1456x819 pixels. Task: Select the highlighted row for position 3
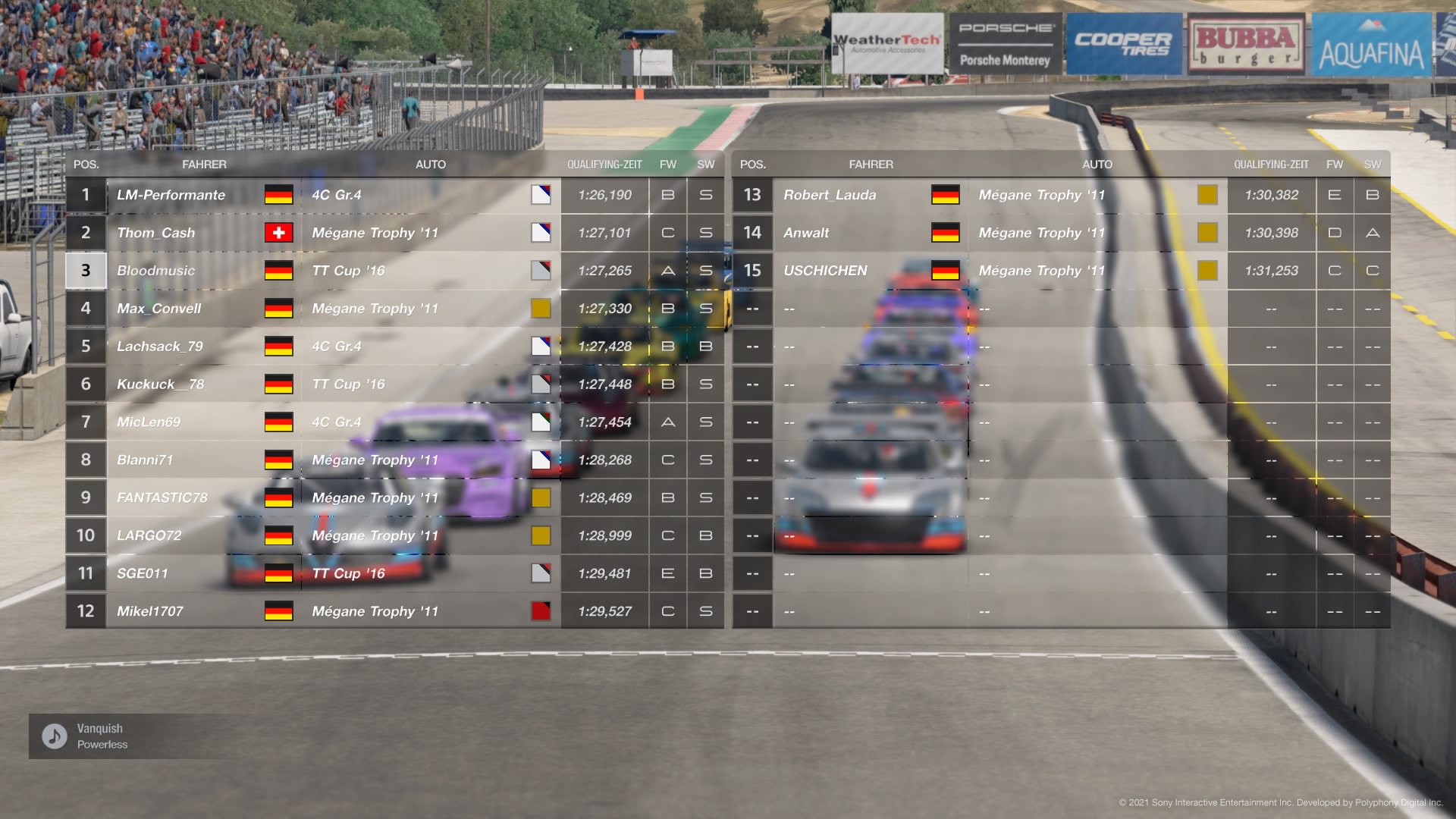tap(85, 271)
